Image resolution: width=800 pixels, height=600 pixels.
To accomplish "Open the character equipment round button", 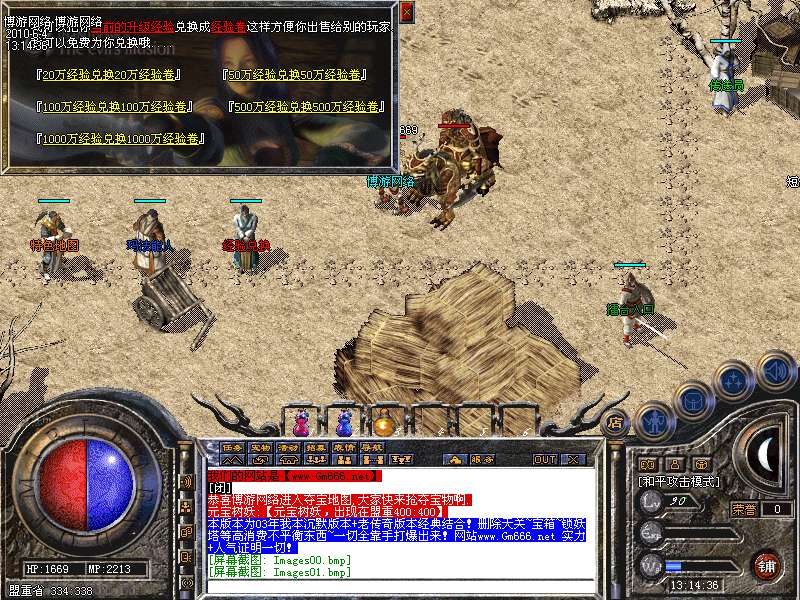I will (654, 421).
